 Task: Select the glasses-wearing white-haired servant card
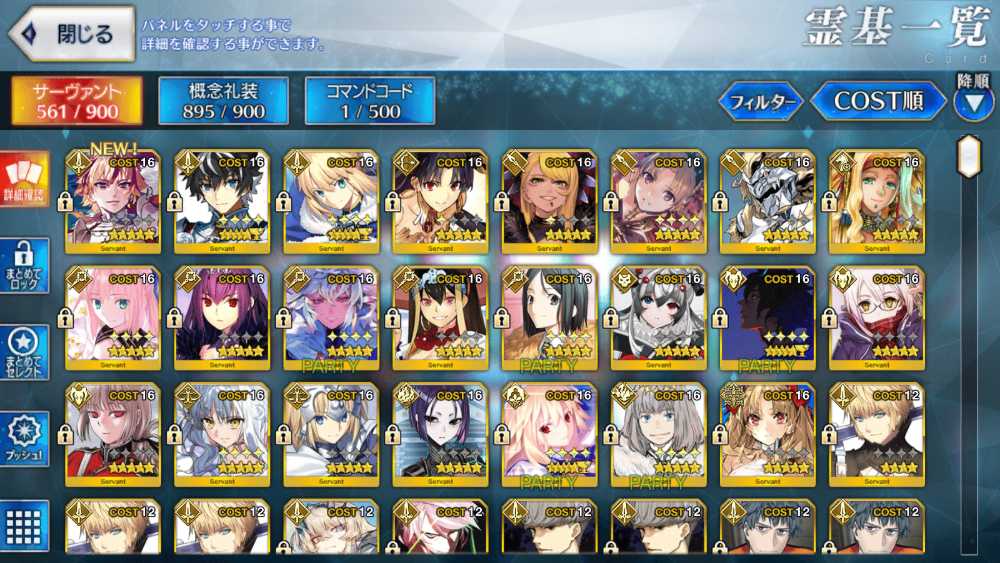point(876,315)
